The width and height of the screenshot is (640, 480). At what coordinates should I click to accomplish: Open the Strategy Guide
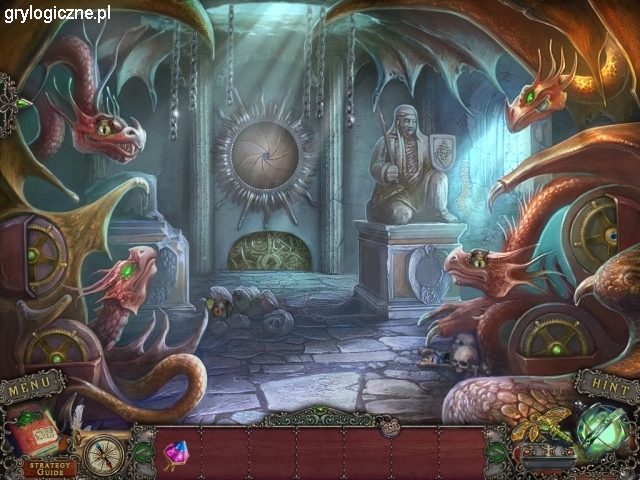click(46, 465)
